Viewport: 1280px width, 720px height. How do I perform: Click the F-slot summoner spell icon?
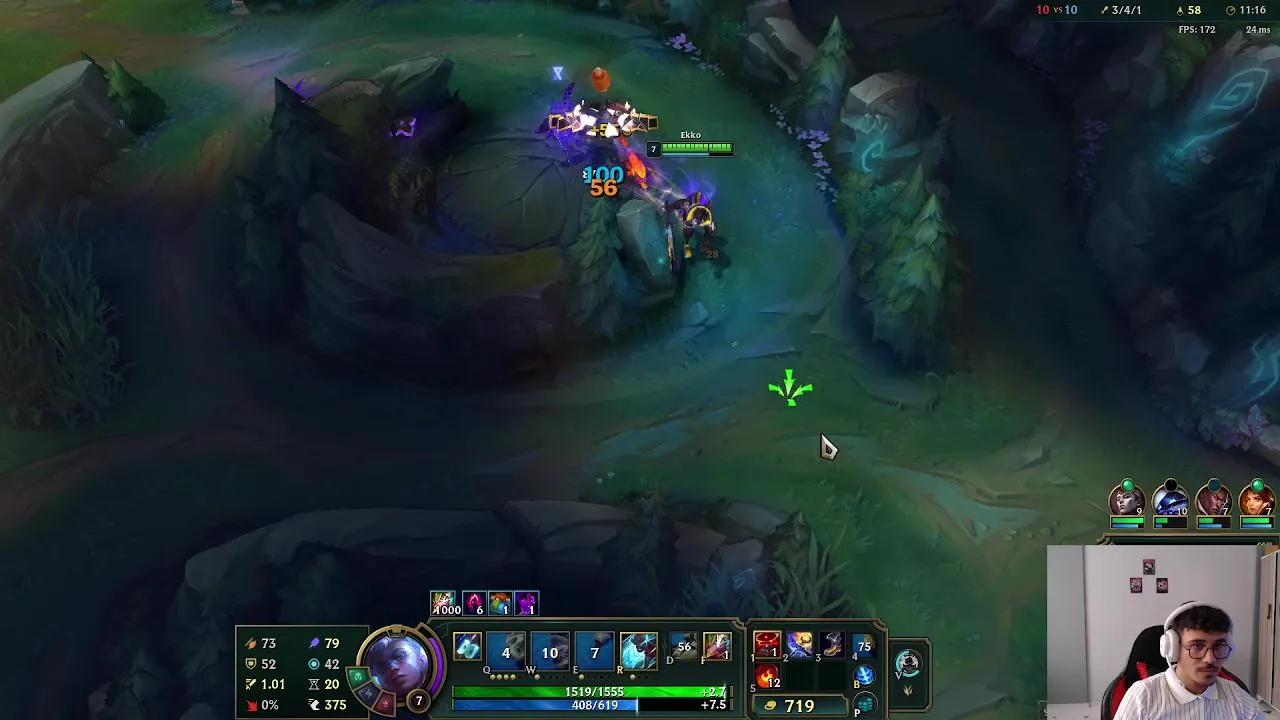click(718, 648)
